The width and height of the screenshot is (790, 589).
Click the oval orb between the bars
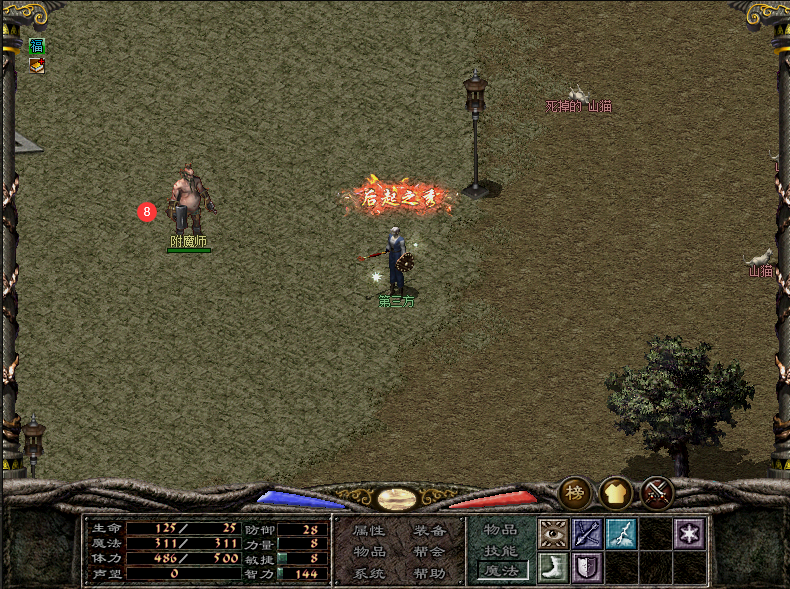pos(397,498)
